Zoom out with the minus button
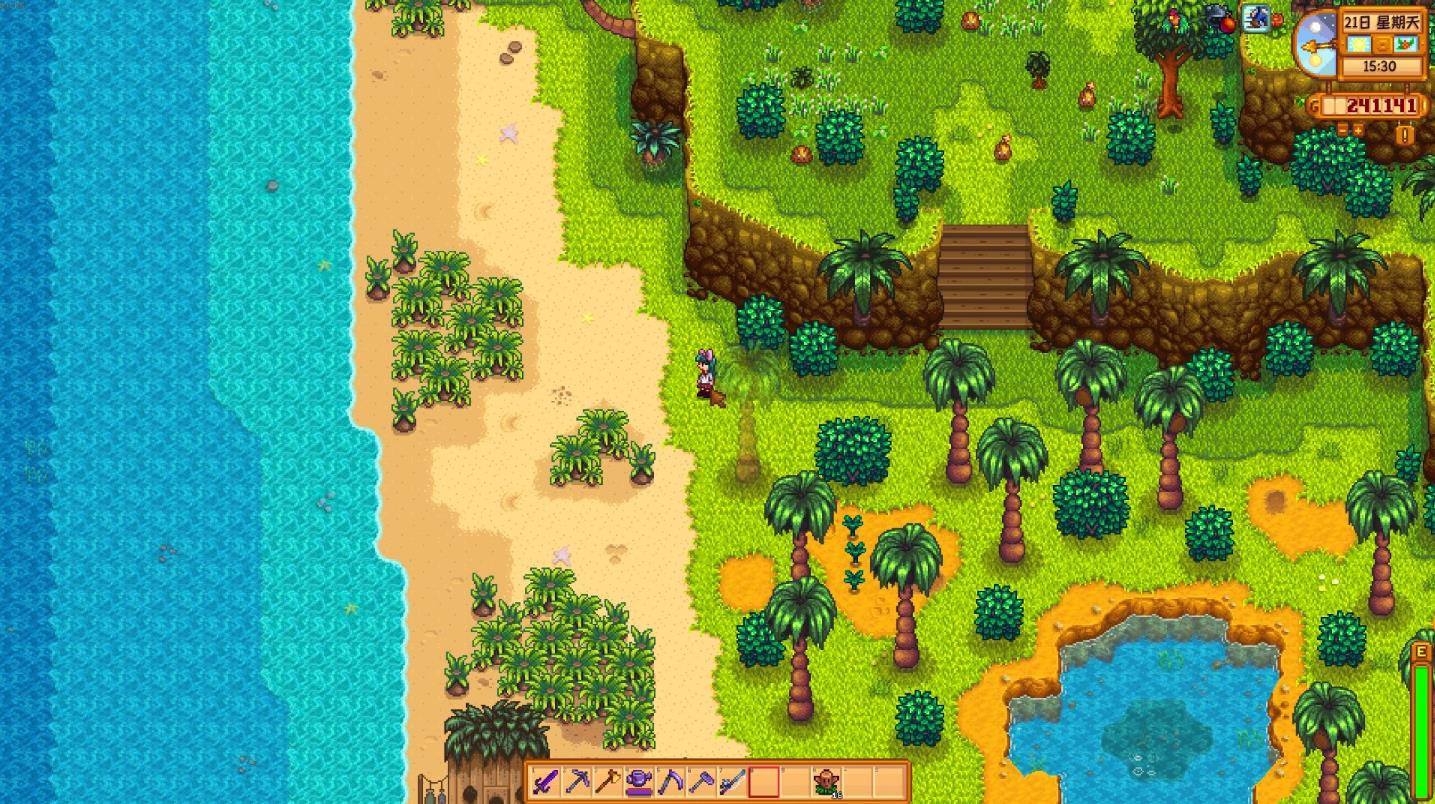This screenshot has height=804, width=1435. 1343,130
